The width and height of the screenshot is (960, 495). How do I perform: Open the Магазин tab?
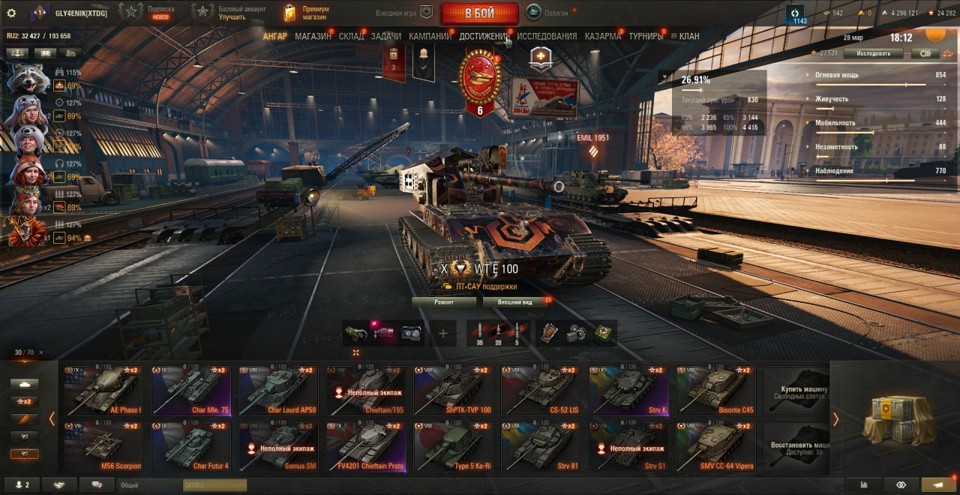click(313, 36)
